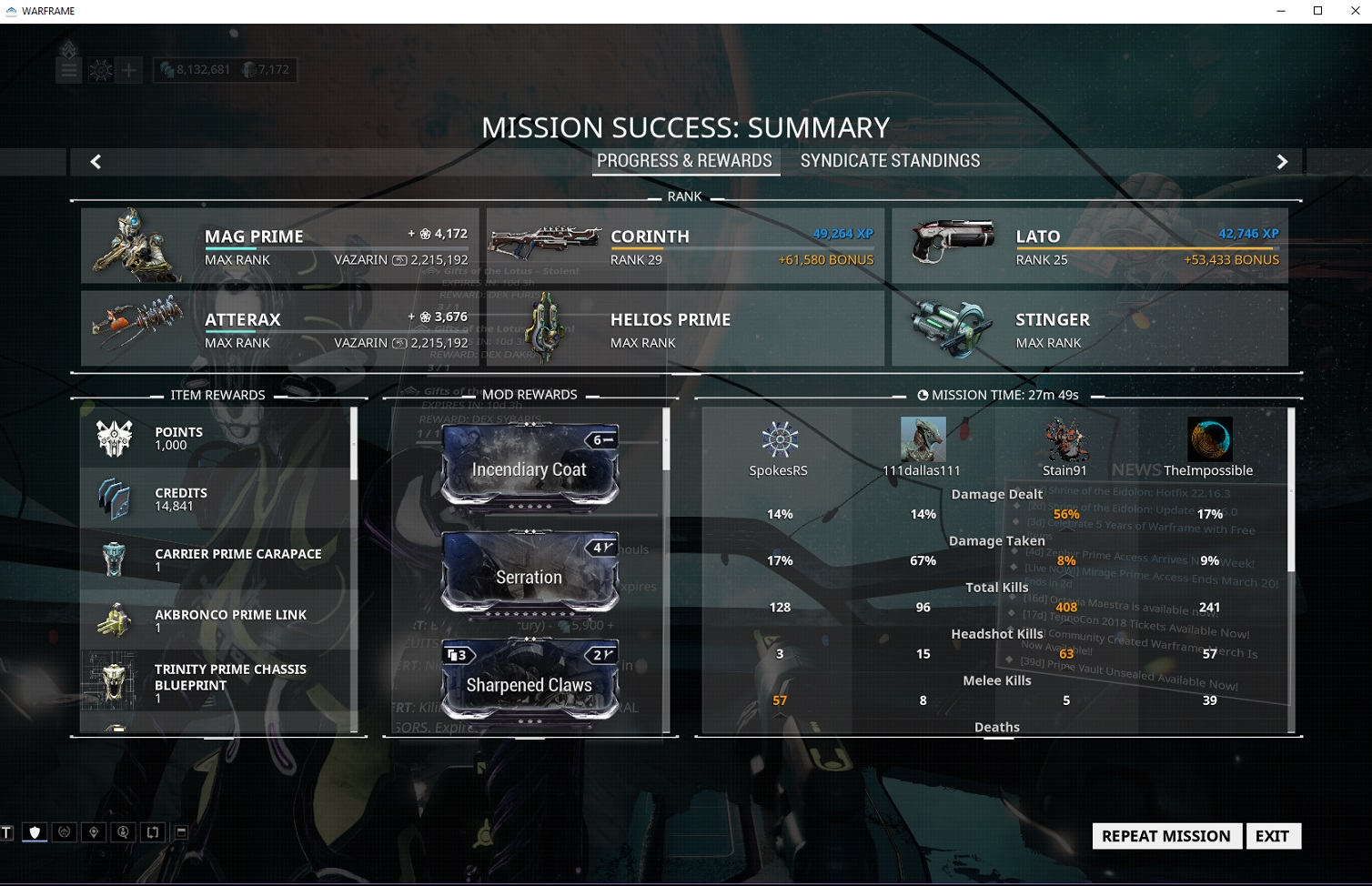Select the Corinth weapon rank panel

pyautogui.click(x=684, y=246)
